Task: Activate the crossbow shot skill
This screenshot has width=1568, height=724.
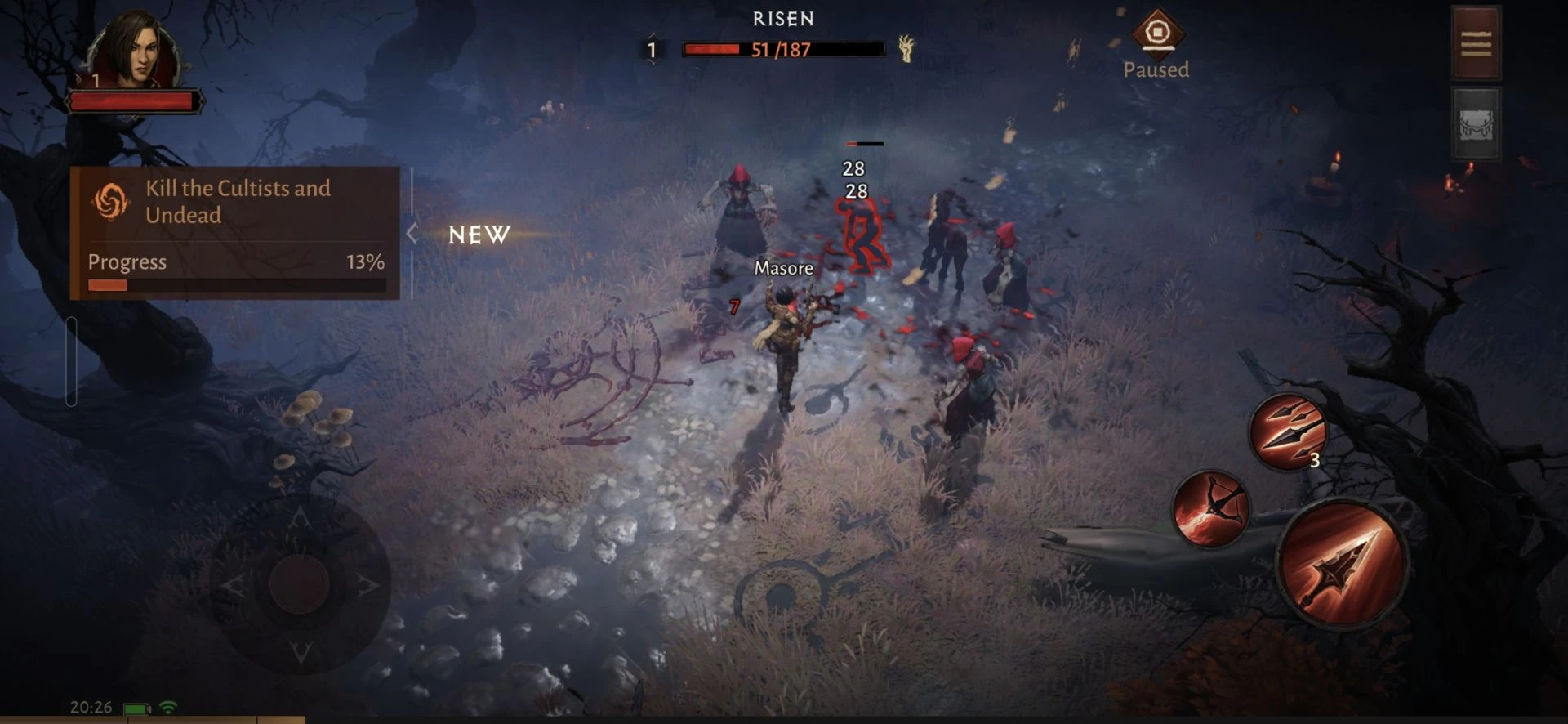Action: (x=1210, y=509)
